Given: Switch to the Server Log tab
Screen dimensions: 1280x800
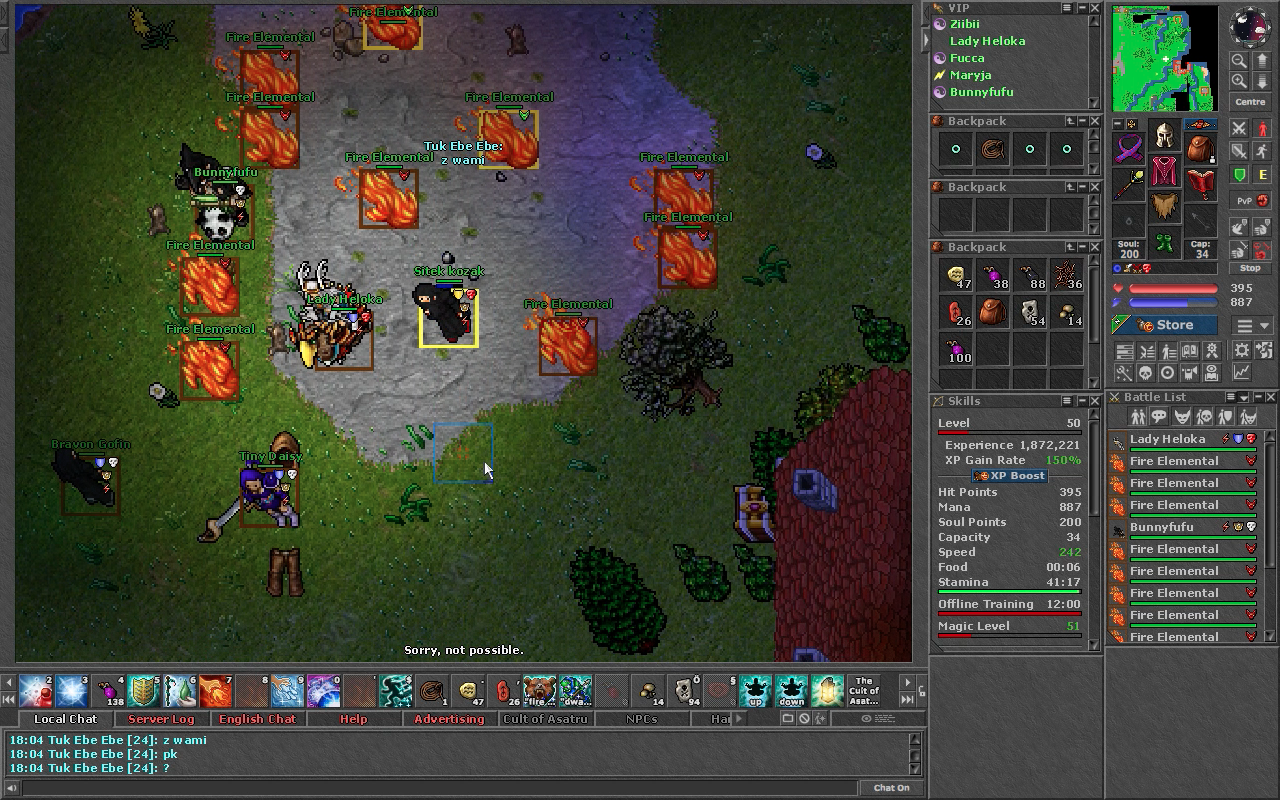Looking at the screenshot, I should pyautogui.click(x=161, y=719).
